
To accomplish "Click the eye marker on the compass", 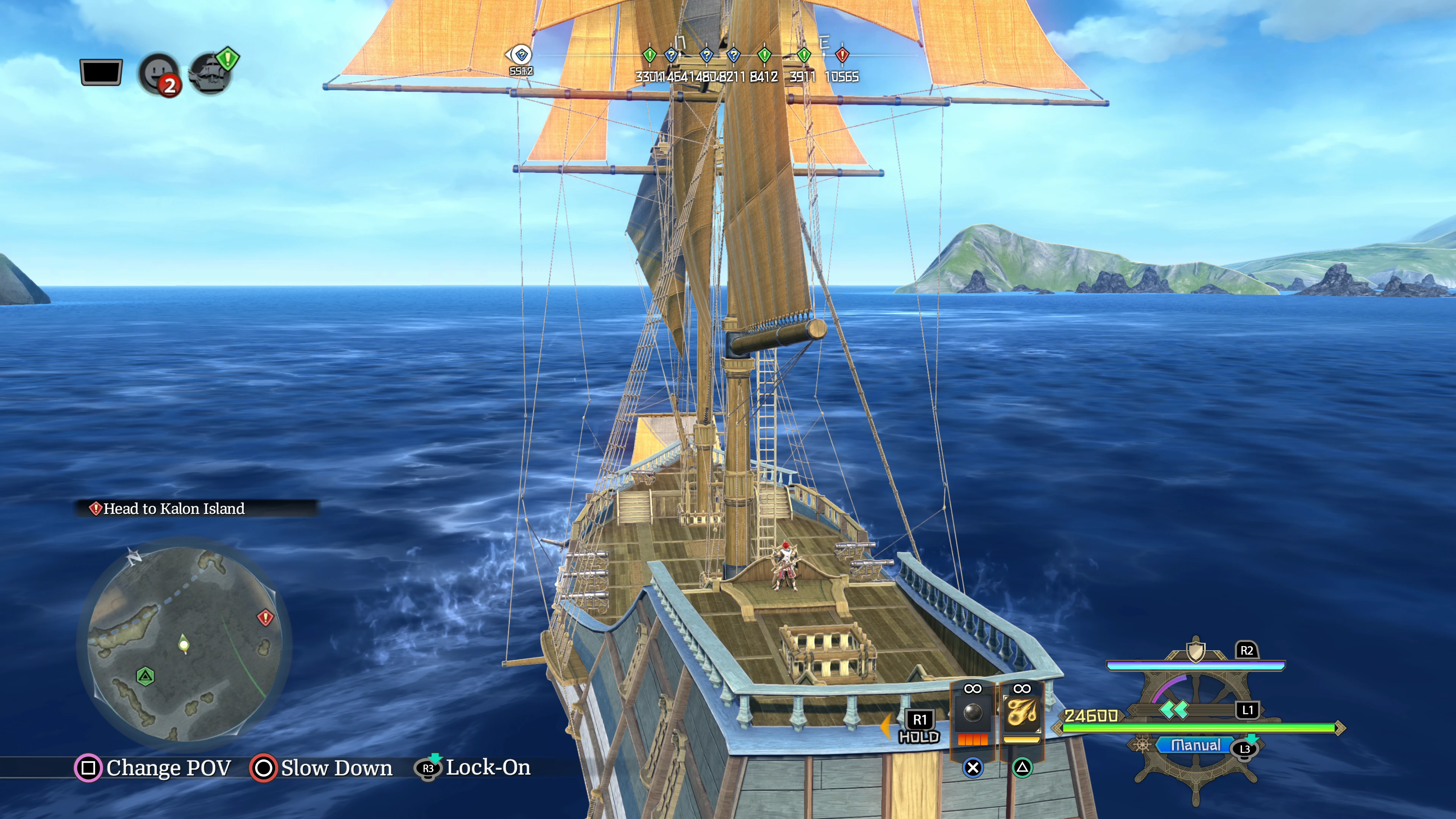I will coord(521,55).
